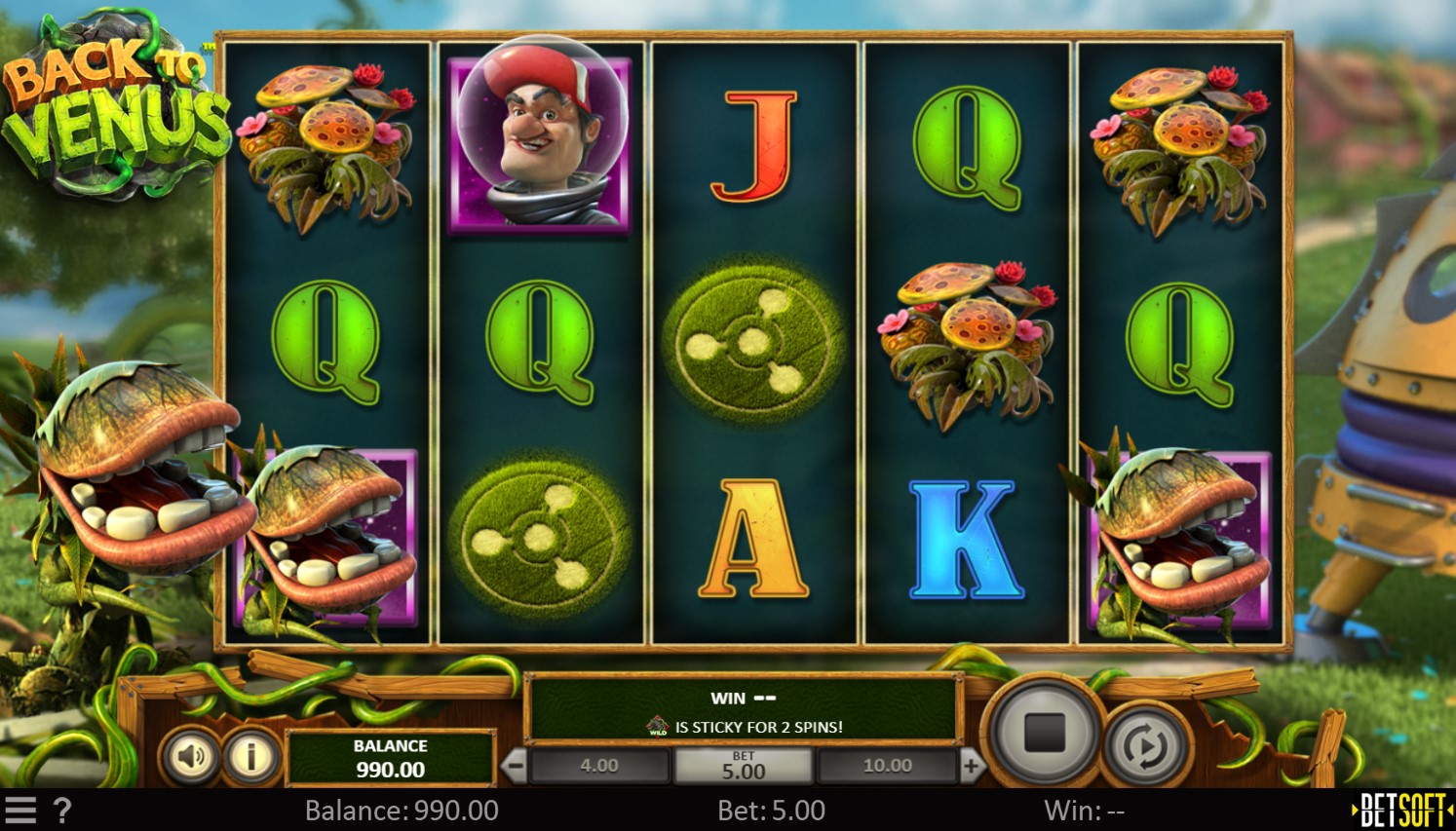The width and height of the screenshot is (1456, 831).
Task: Stop the current spin
Action: 1045,734
